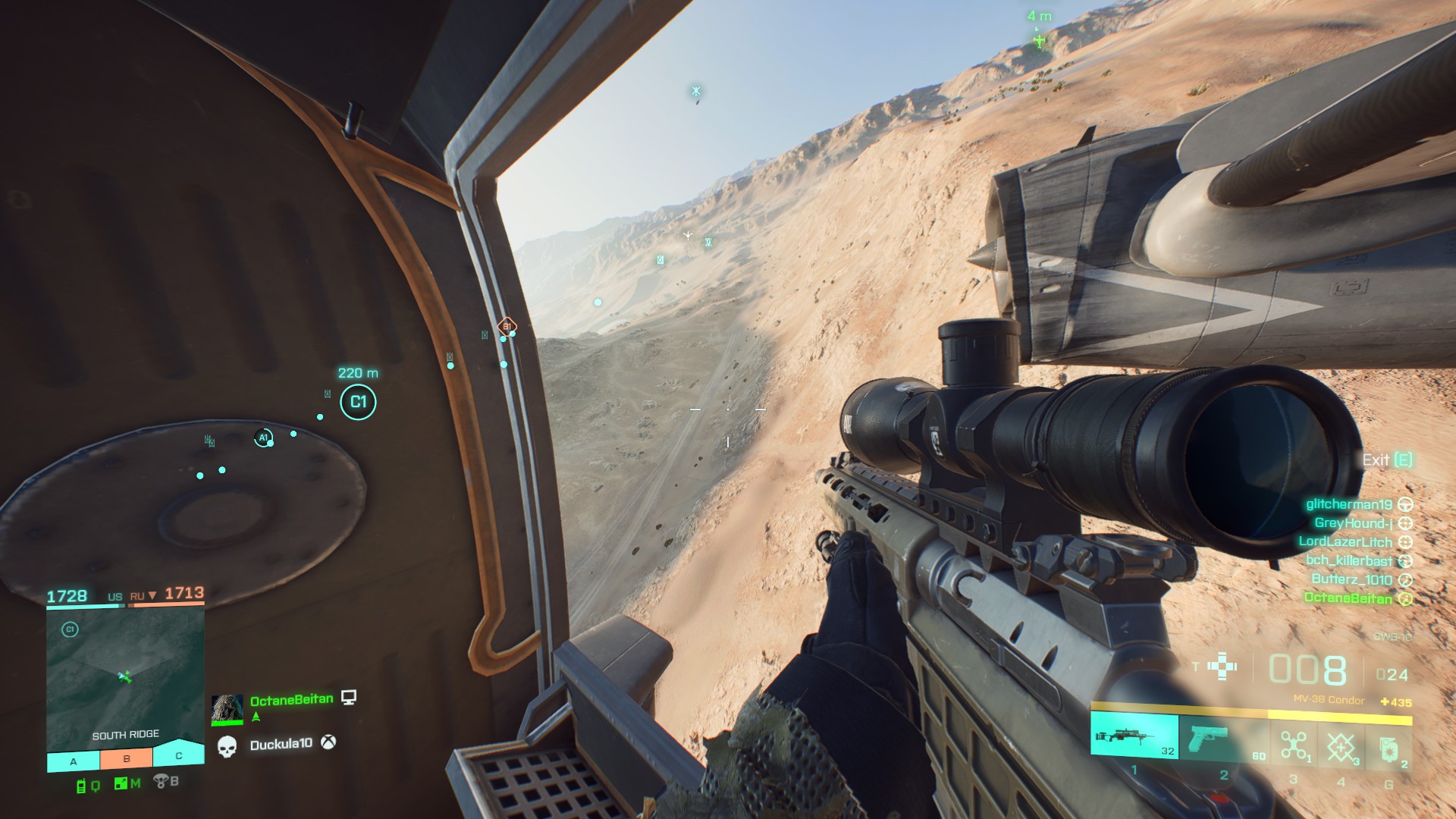
Task: Click the orange B1 objective marker
Action: tap(507, 326)
